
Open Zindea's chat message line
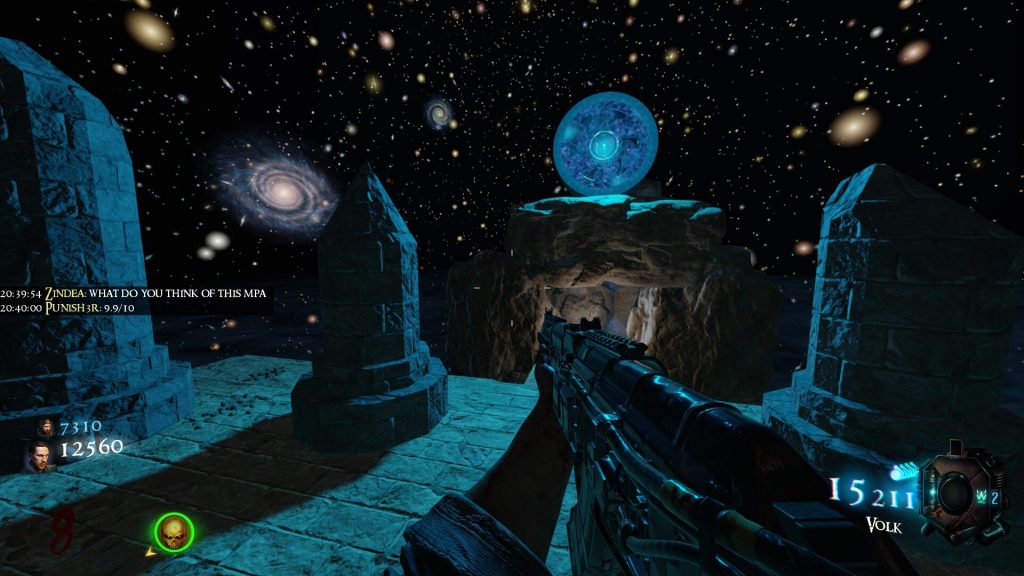point(135,294)
